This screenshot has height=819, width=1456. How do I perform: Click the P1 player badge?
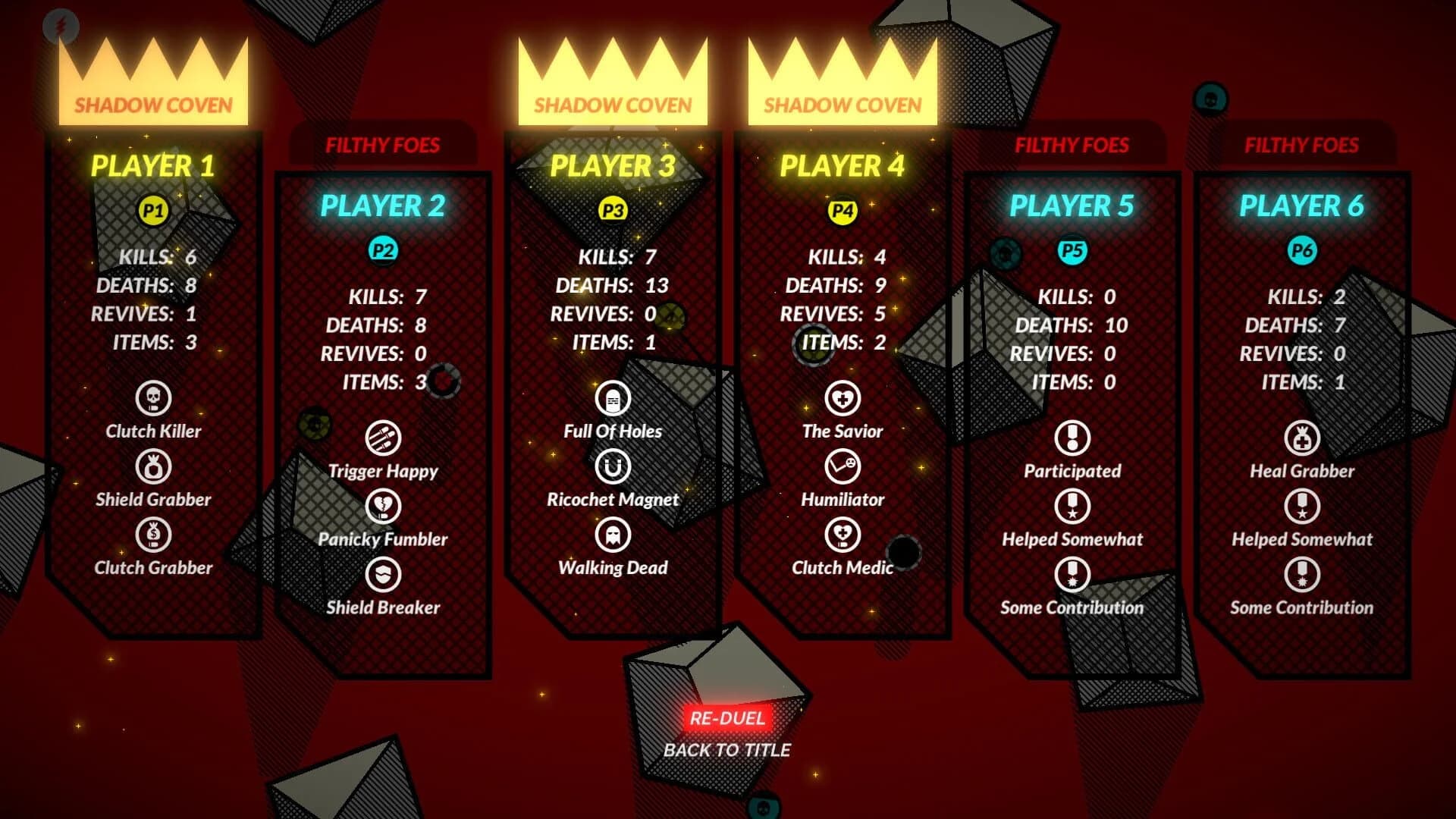tap(153, 212)
